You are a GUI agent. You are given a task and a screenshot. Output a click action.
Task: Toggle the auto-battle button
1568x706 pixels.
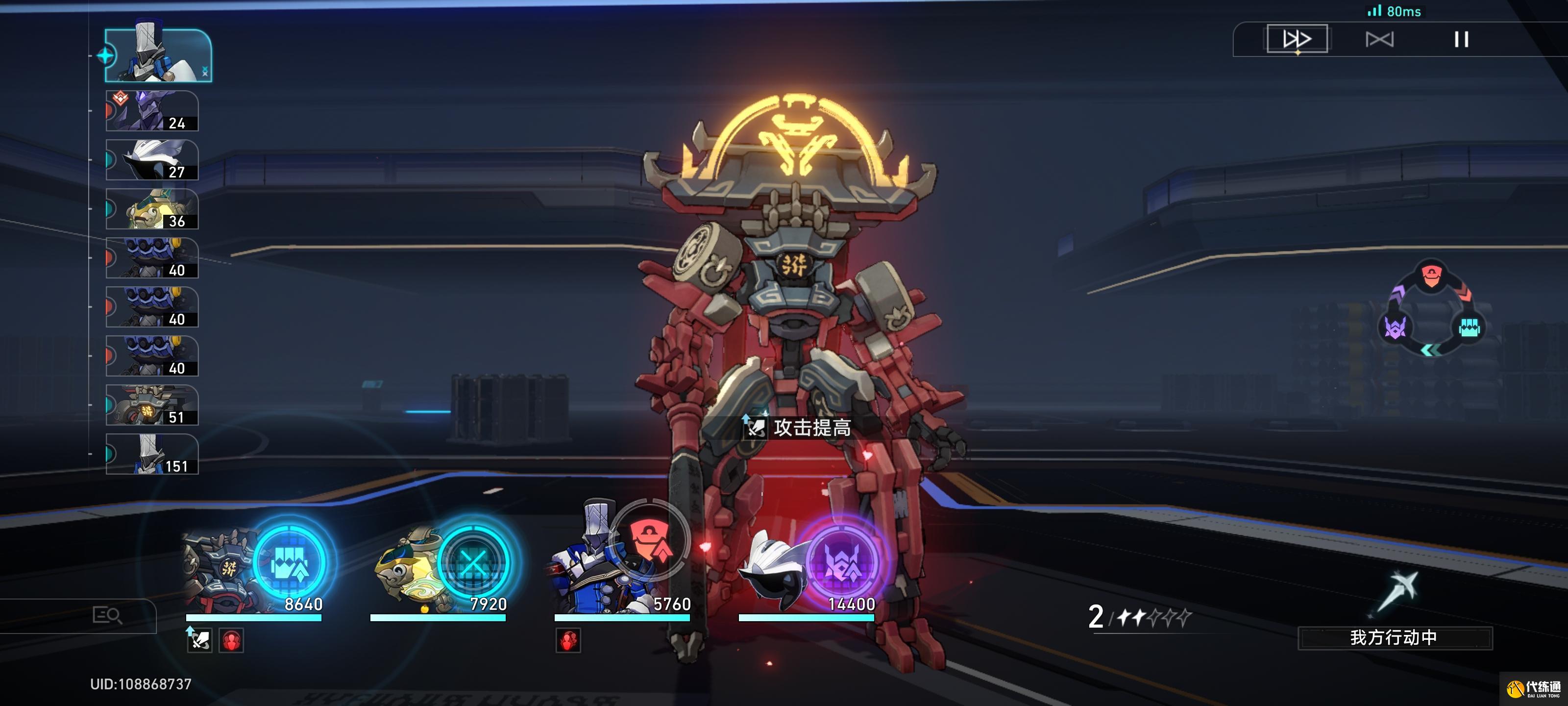pos(1379,40)
